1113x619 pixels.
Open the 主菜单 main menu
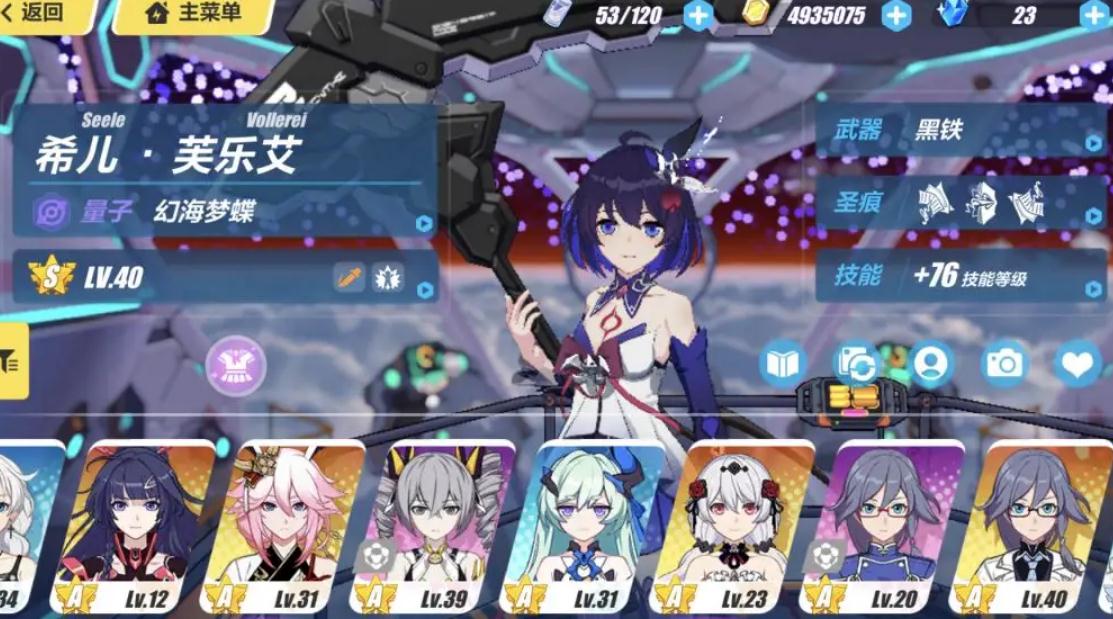[195, 14]
